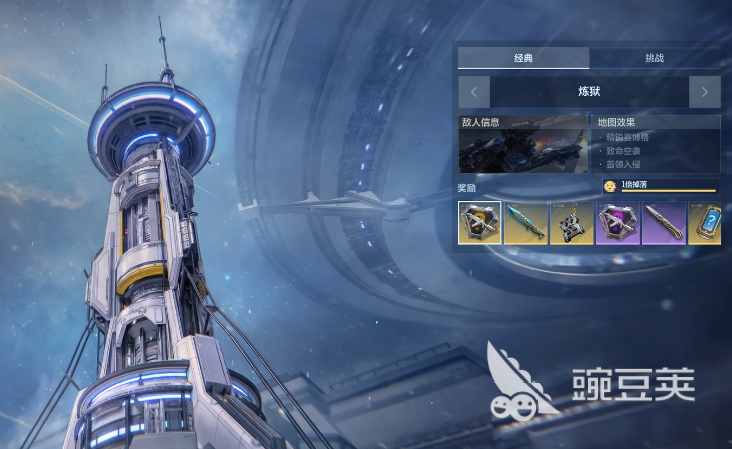Select the gold mystery weapon crate reward
Viewport: 732px width, 449px height.
(x=480, y=222)
